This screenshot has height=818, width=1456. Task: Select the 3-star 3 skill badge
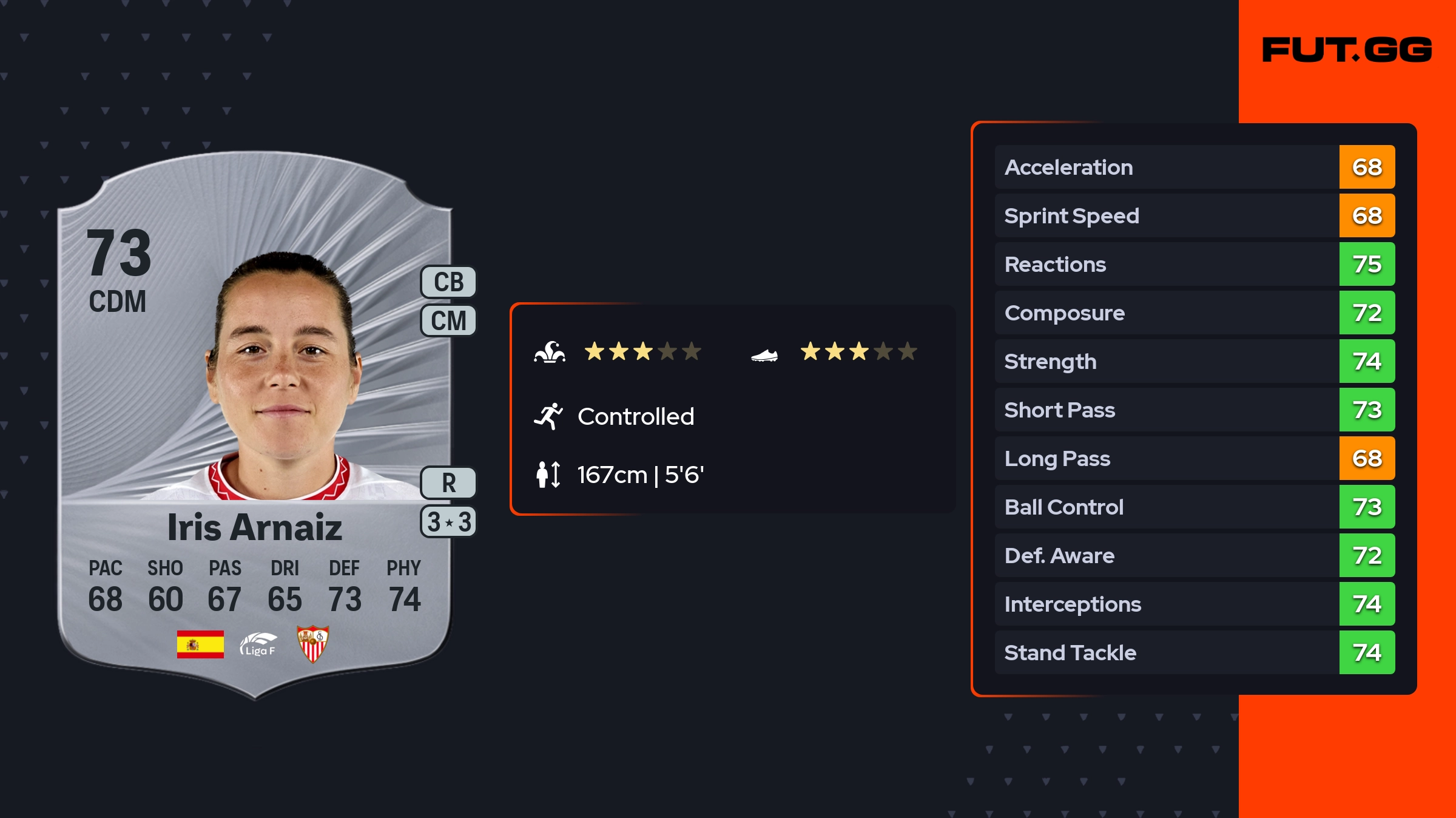pos(448,522)
